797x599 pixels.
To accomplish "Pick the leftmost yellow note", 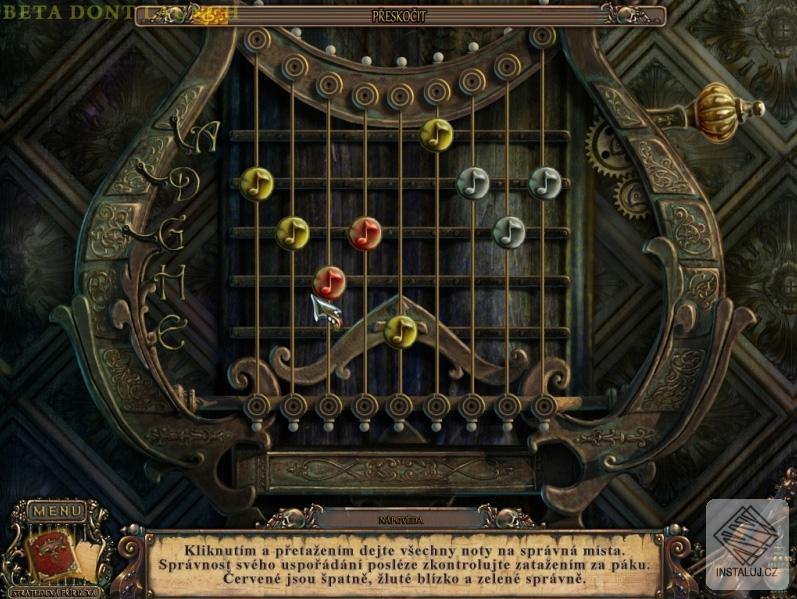I will (257, 183).
